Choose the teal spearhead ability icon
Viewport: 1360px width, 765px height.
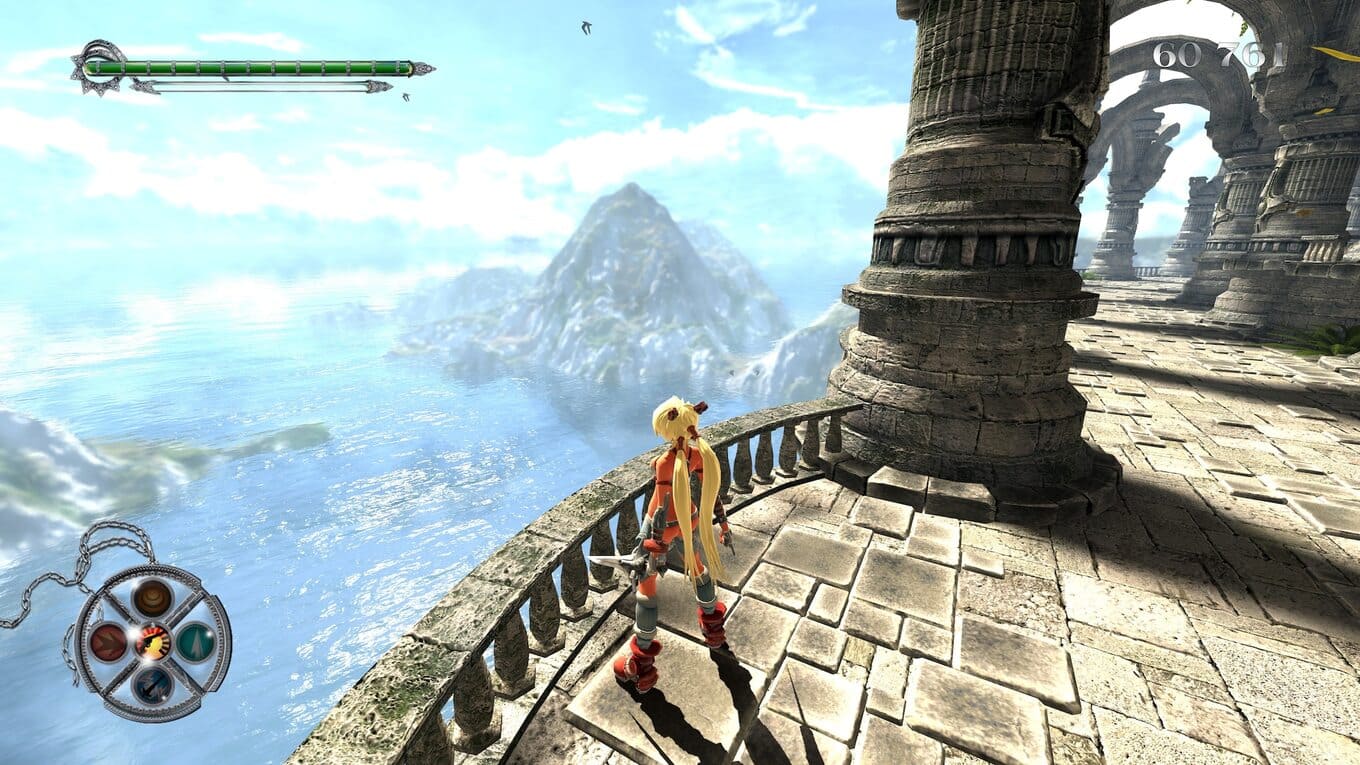(x=196, y=641)
